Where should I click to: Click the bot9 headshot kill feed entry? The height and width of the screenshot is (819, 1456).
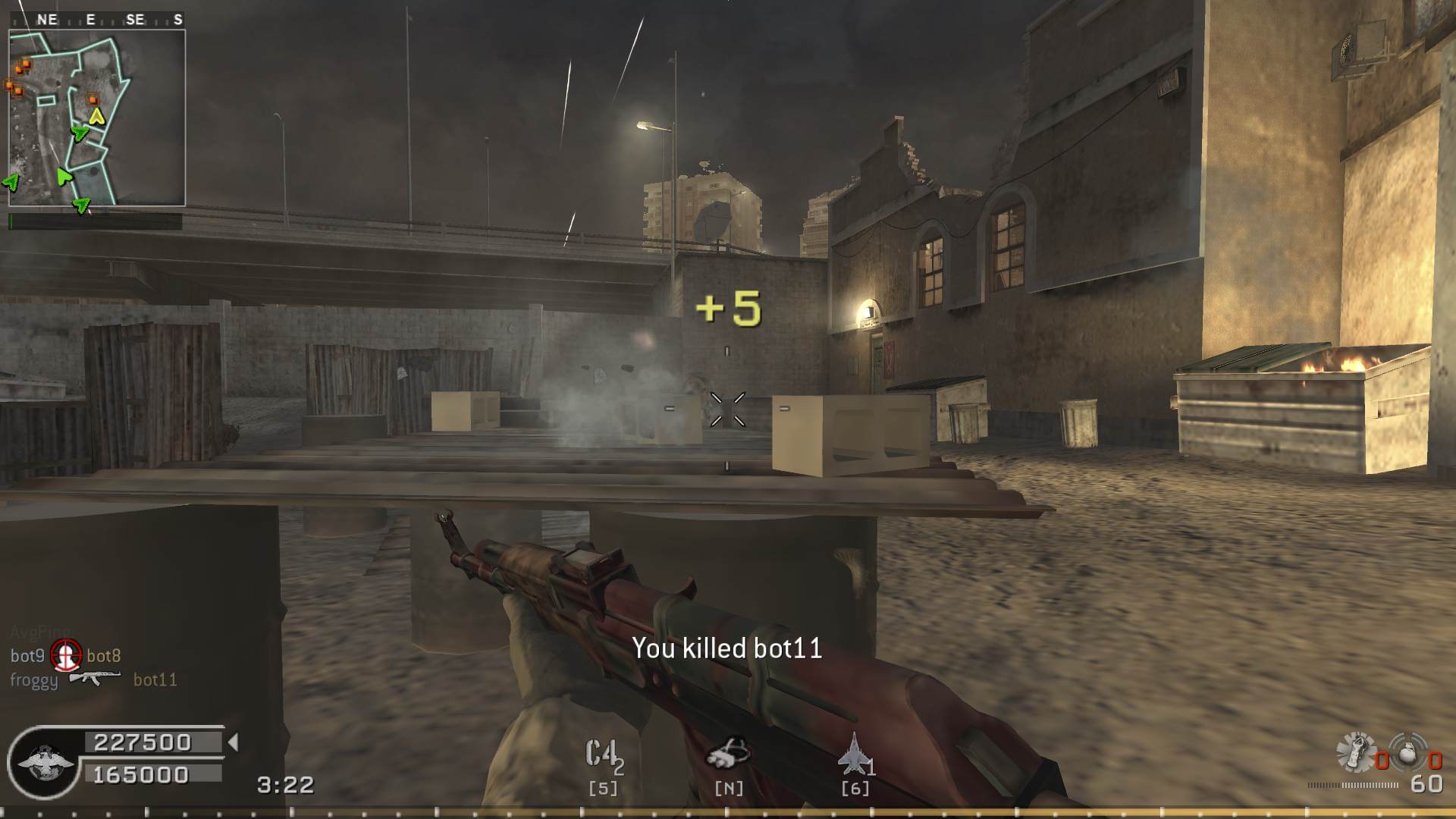[66, 655]
